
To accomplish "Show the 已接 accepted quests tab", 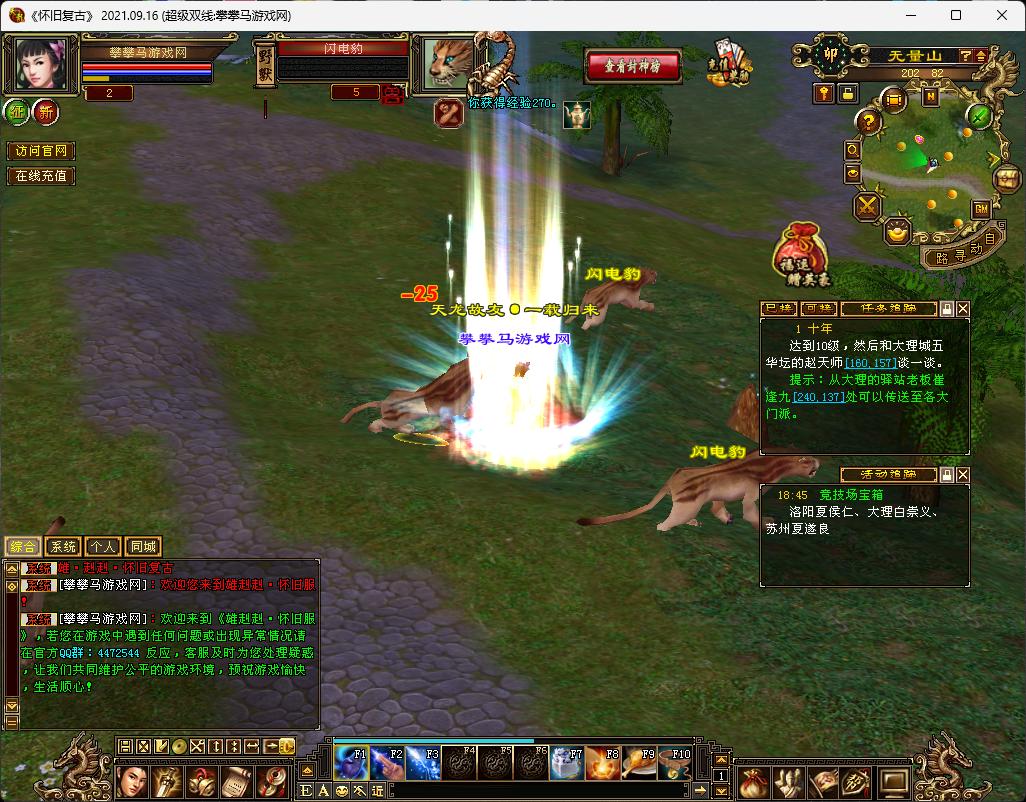I will (x=777, y=309).
